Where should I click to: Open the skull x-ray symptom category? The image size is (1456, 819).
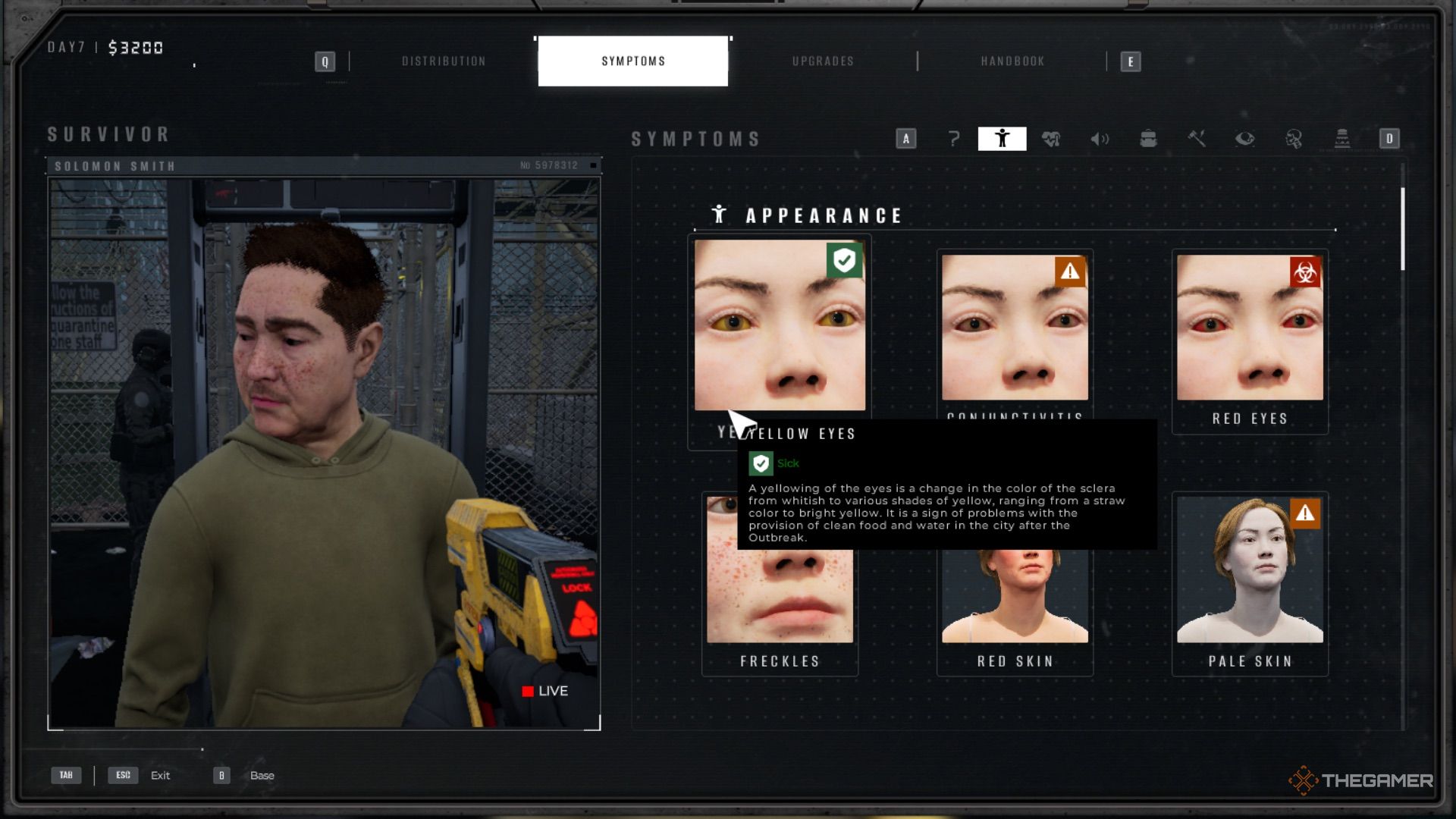pyautogui.click(x=1294, y=139)
